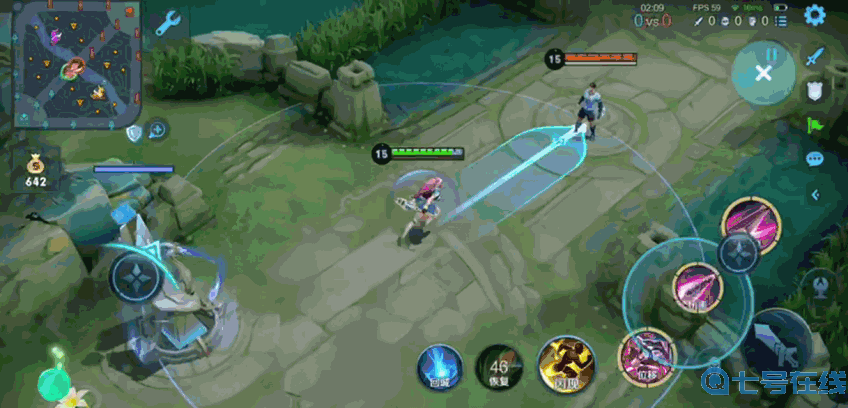Viewport: 848px width, 408px height.
Task: Cancel the skill cast with X
Action: point(763,72)
